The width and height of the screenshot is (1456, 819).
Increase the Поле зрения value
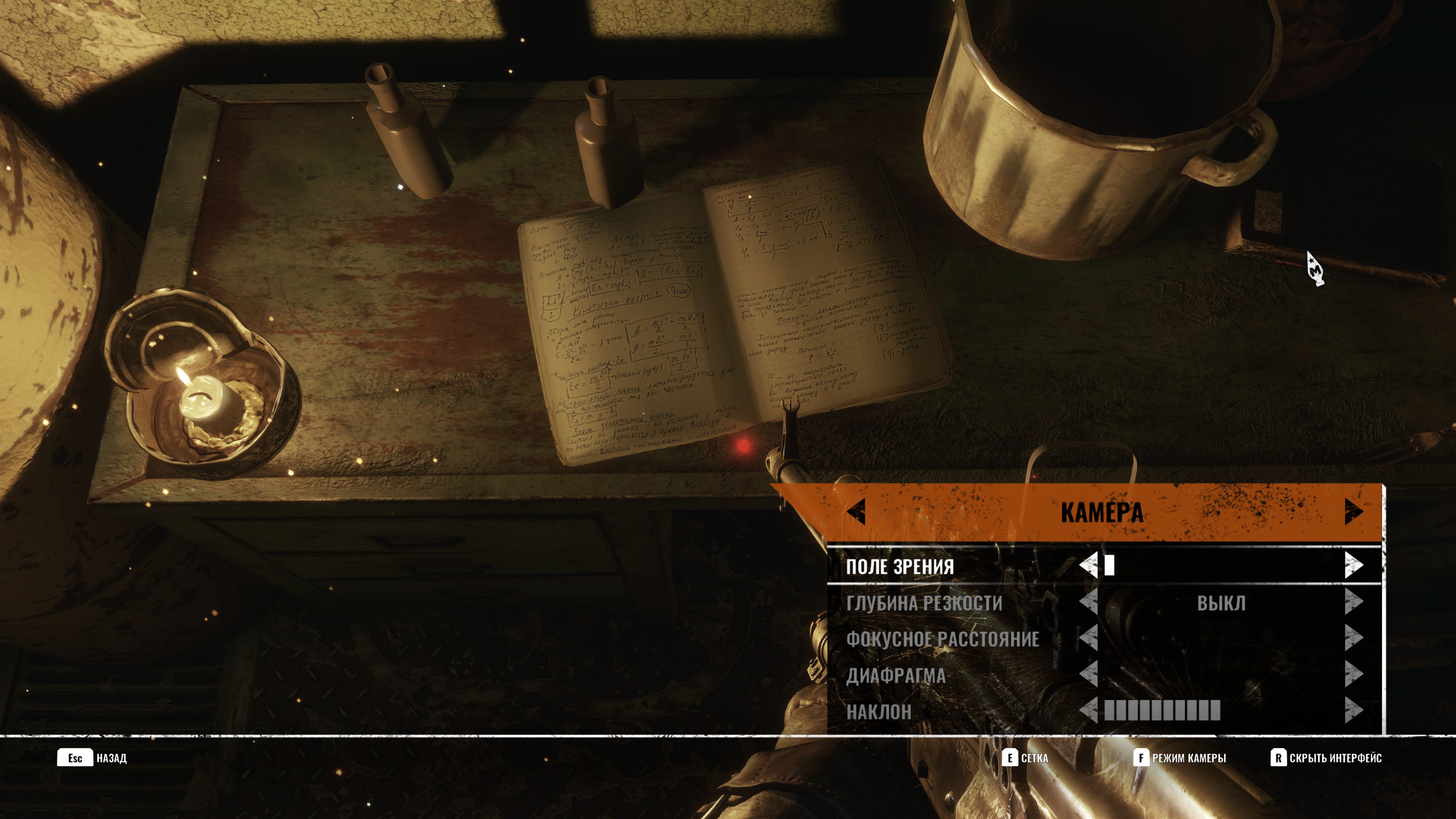point(1353,565)
